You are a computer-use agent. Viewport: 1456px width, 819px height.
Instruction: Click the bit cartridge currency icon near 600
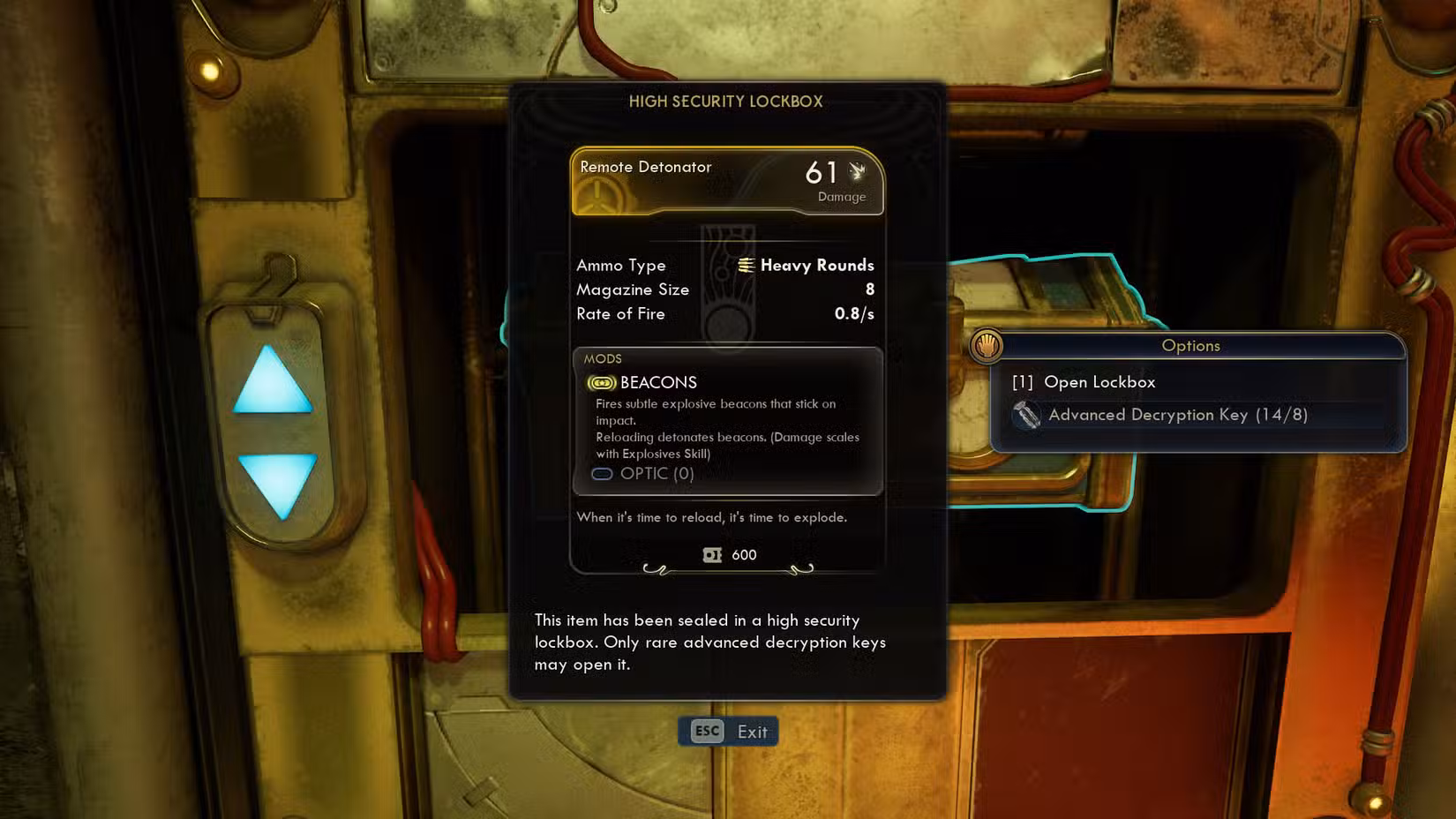pyautogui.click(x=711, y=554)
